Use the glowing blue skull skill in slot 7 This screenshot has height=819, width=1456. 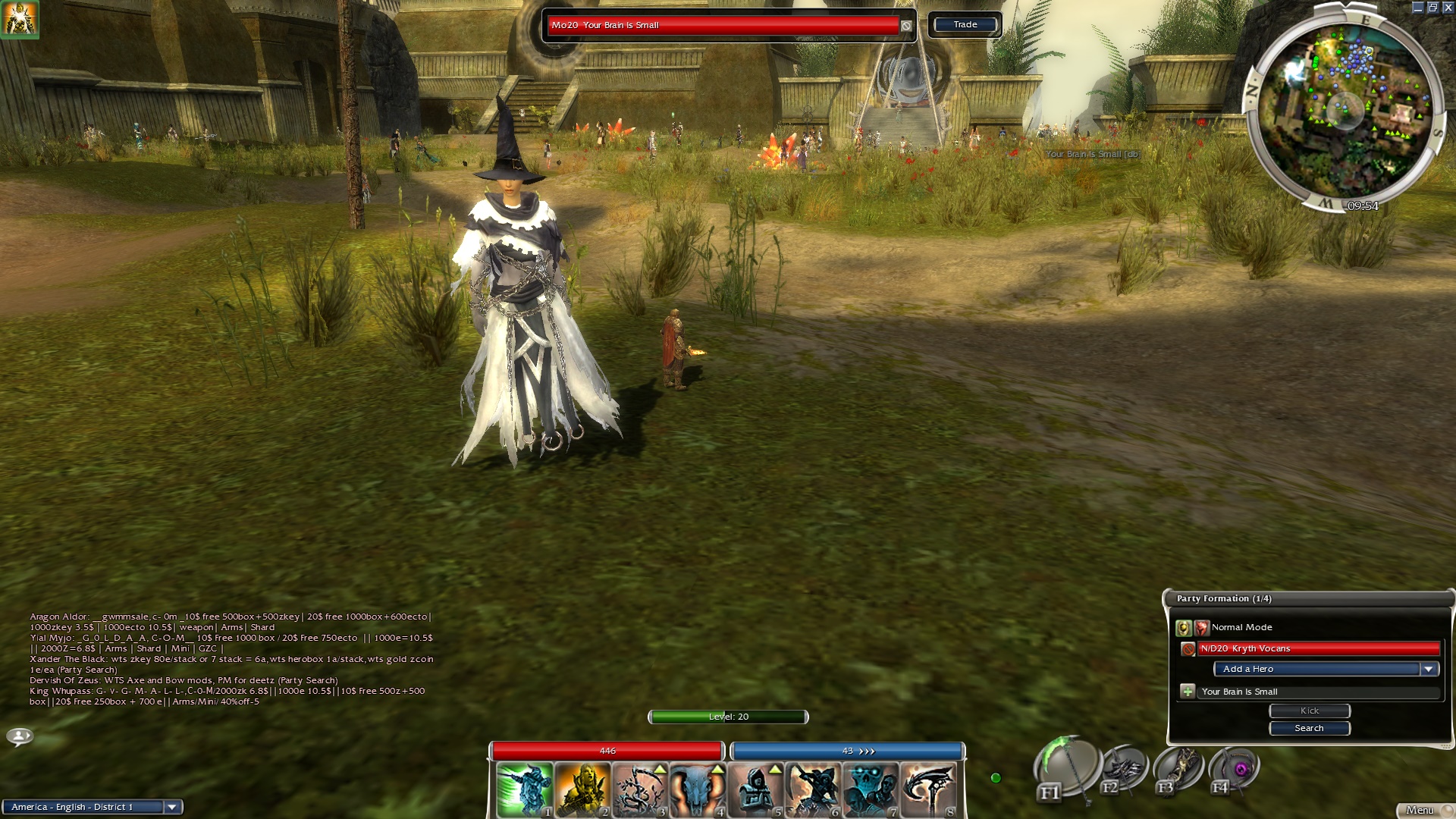pos(871,790)
